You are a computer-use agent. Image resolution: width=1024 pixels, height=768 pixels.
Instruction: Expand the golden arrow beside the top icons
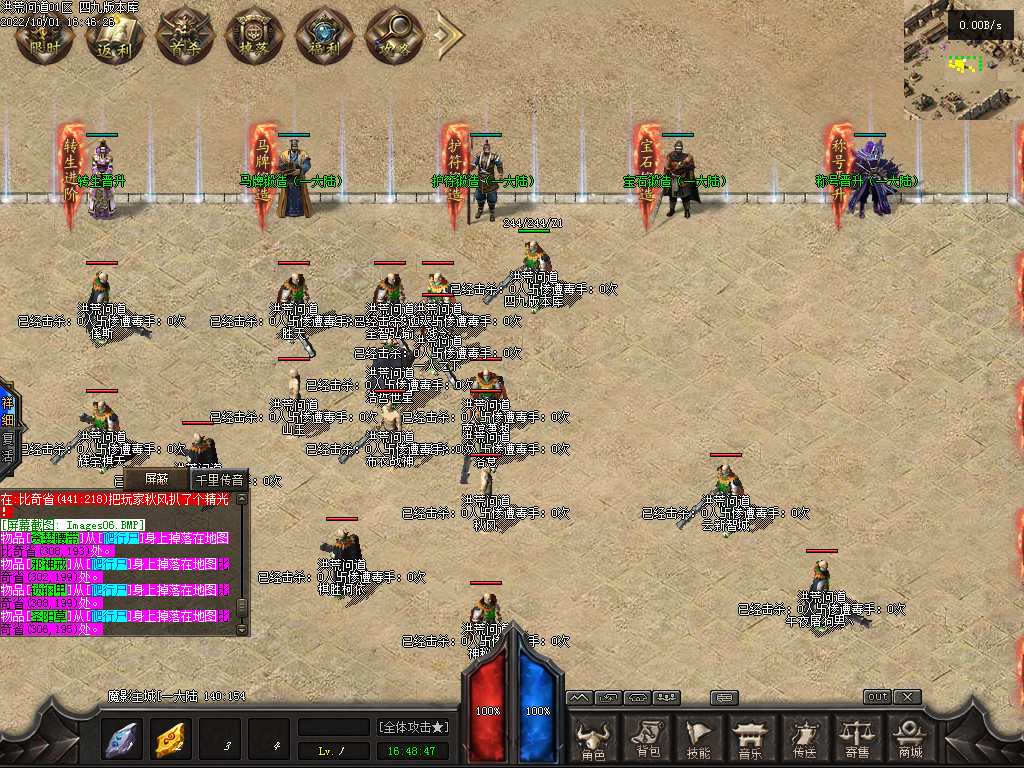point(448,37)
